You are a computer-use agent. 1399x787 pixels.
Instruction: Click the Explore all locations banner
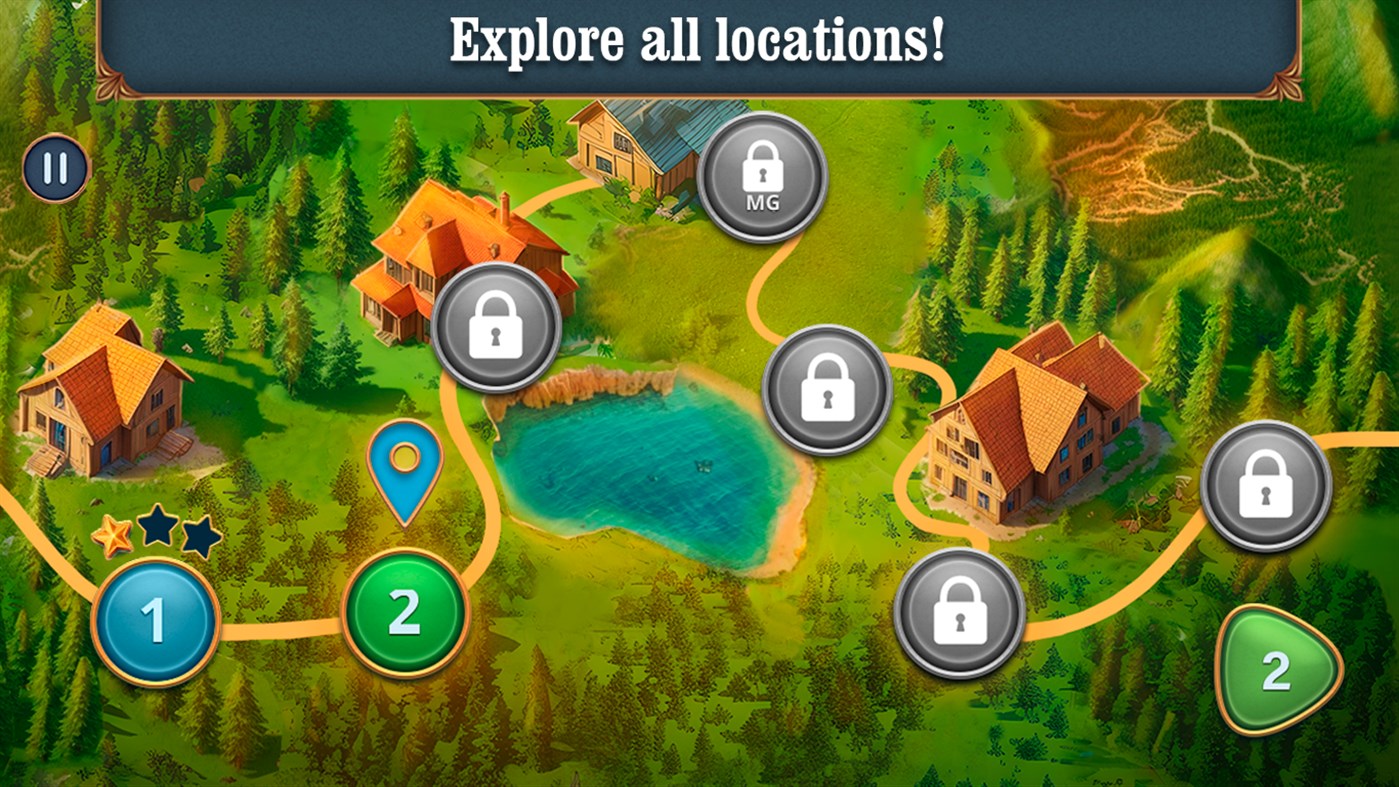pyautogui.click(x=699, y=40)
